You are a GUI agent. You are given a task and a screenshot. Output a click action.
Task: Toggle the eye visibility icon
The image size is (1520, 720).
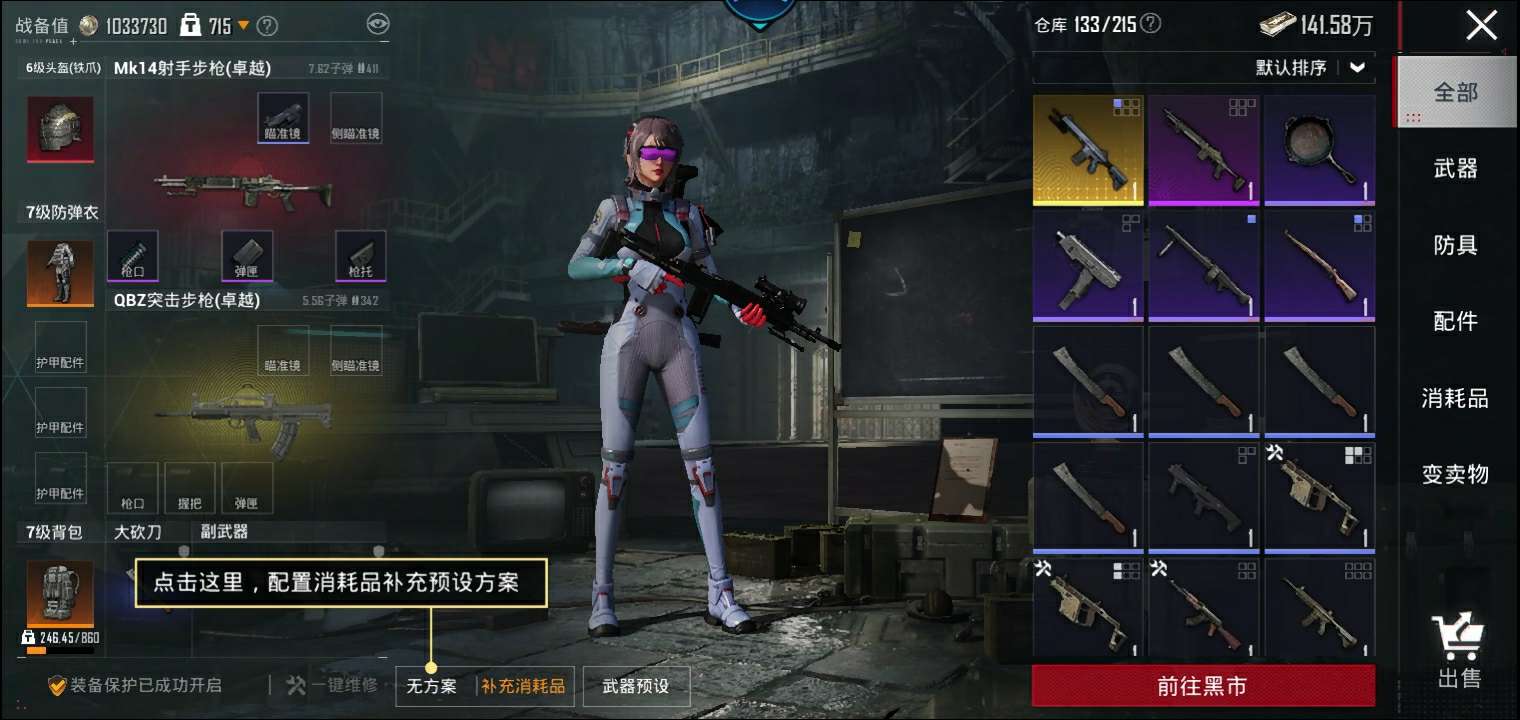377,25
